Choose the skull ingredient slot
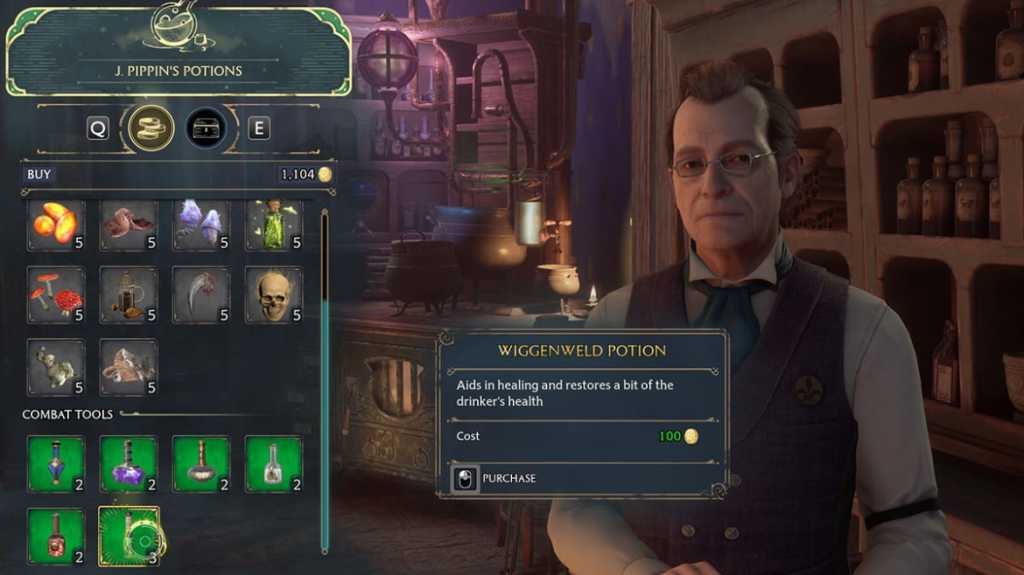Viewport: 1024px width, 575px height. pyautogui.click(x=274, y=295)
